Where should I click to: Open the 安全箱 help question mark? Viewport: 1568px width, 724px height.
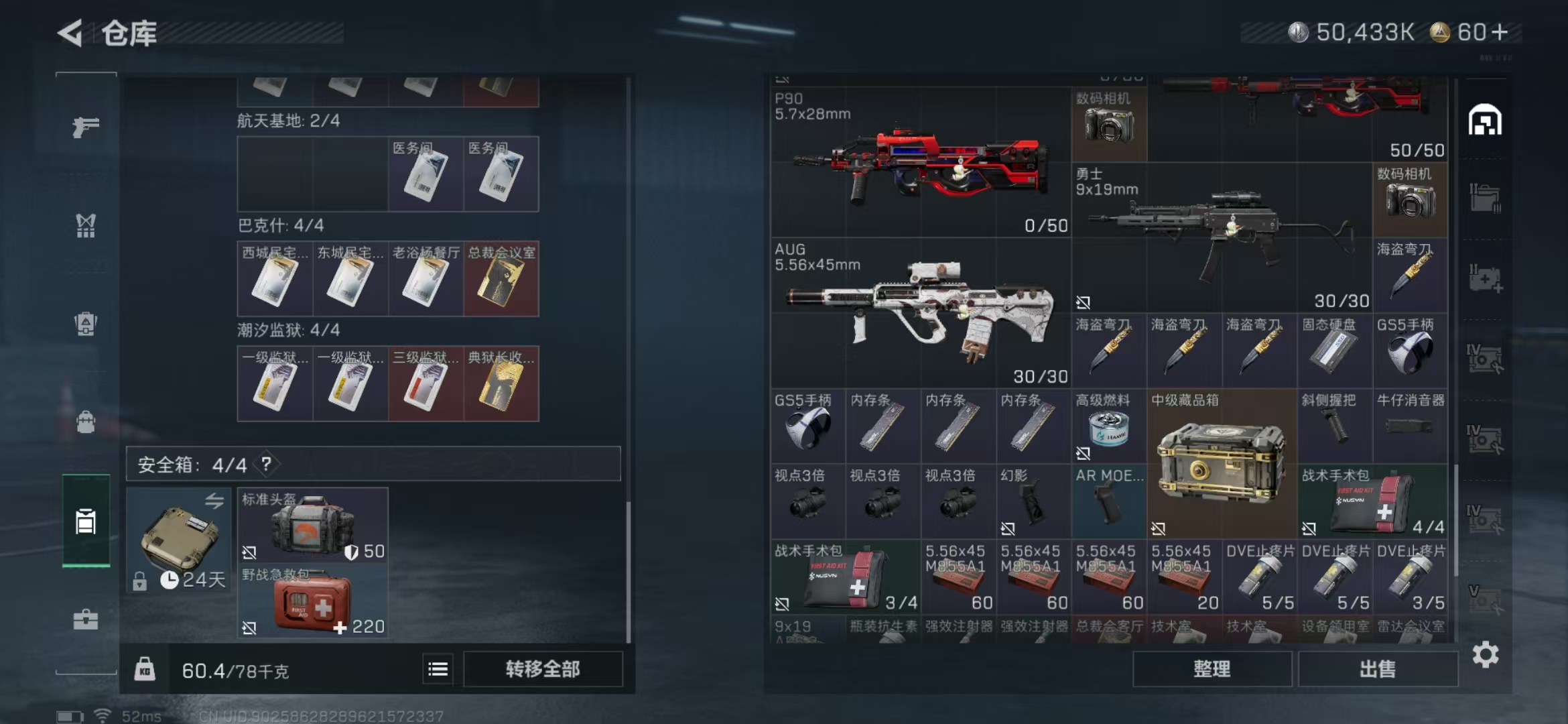(267, 464)
